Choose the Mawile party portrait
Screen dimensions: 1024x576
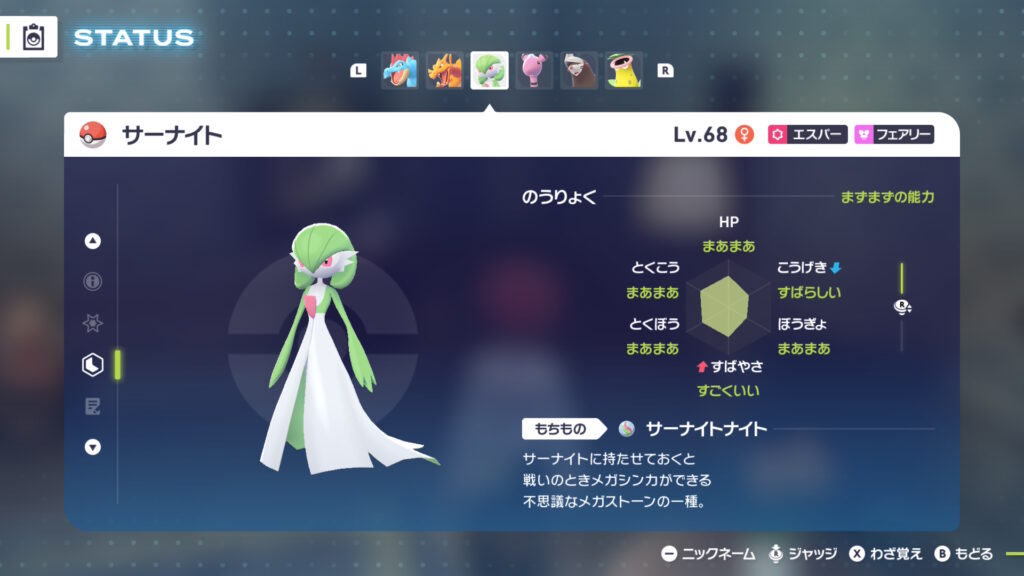[579, 71]
